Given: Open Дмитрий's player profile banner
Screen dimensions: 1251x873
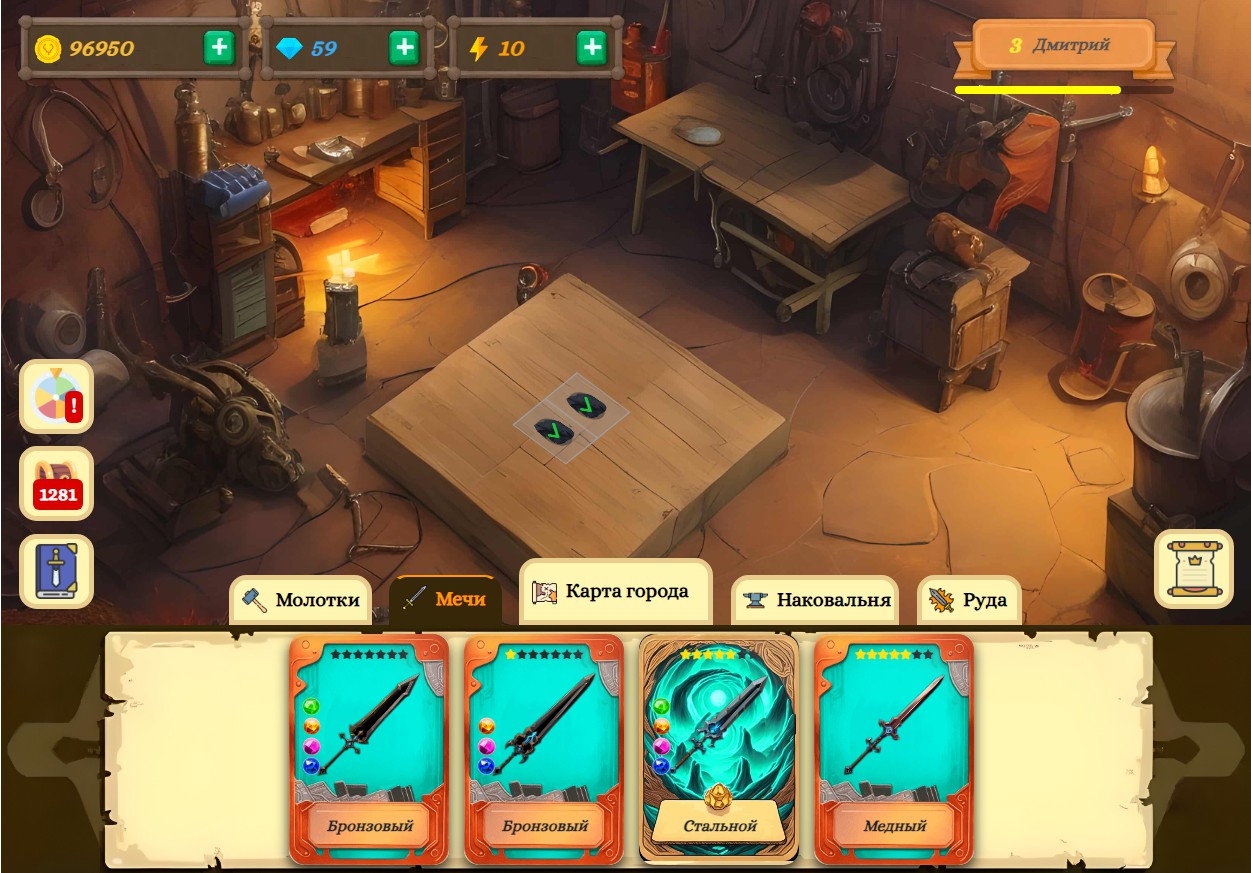Looking at the screenshot, I should [x=1064, y=46].
